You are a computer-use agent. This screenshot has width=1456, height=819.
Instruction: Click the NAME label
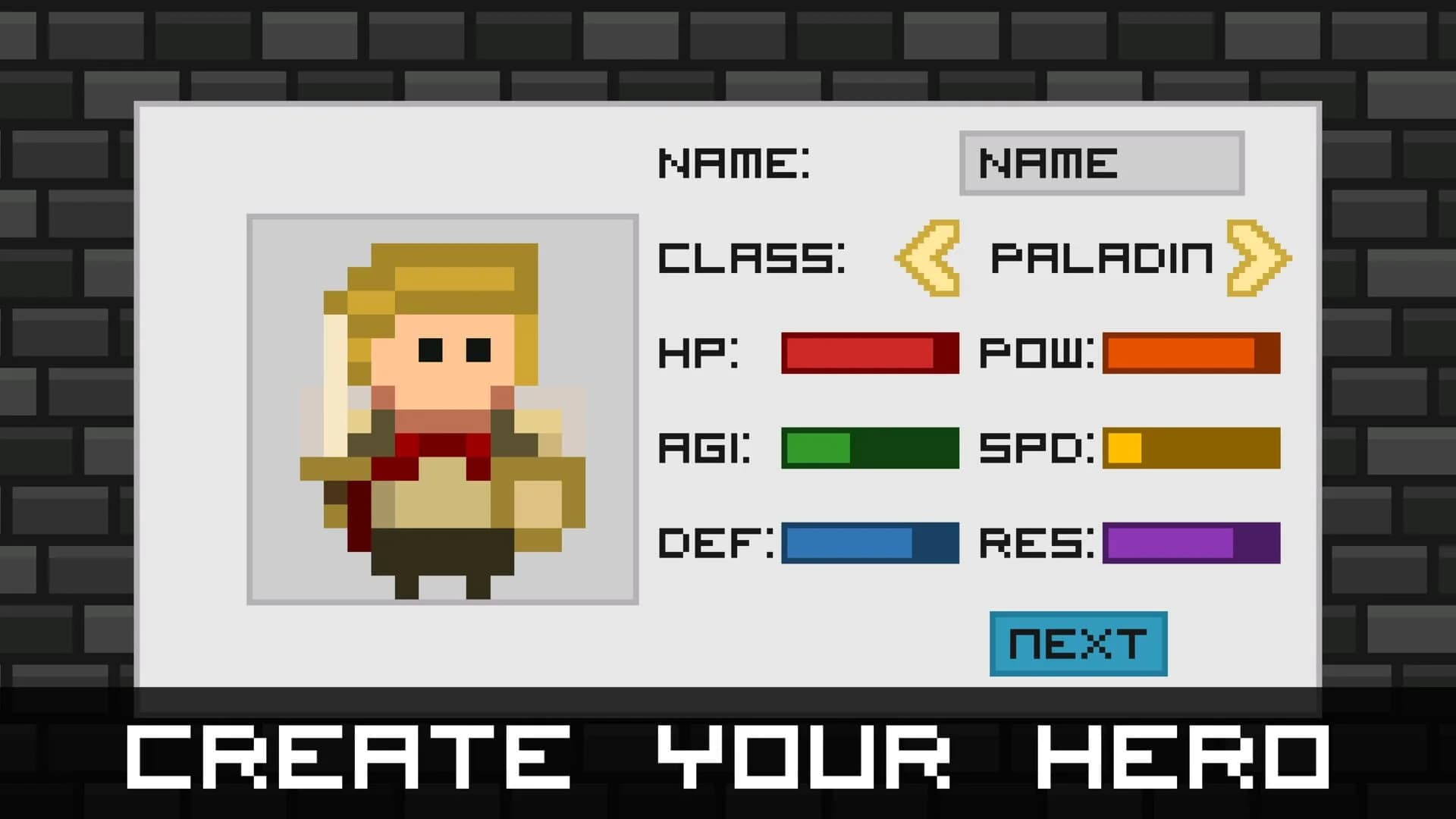[x=736, y=162]
